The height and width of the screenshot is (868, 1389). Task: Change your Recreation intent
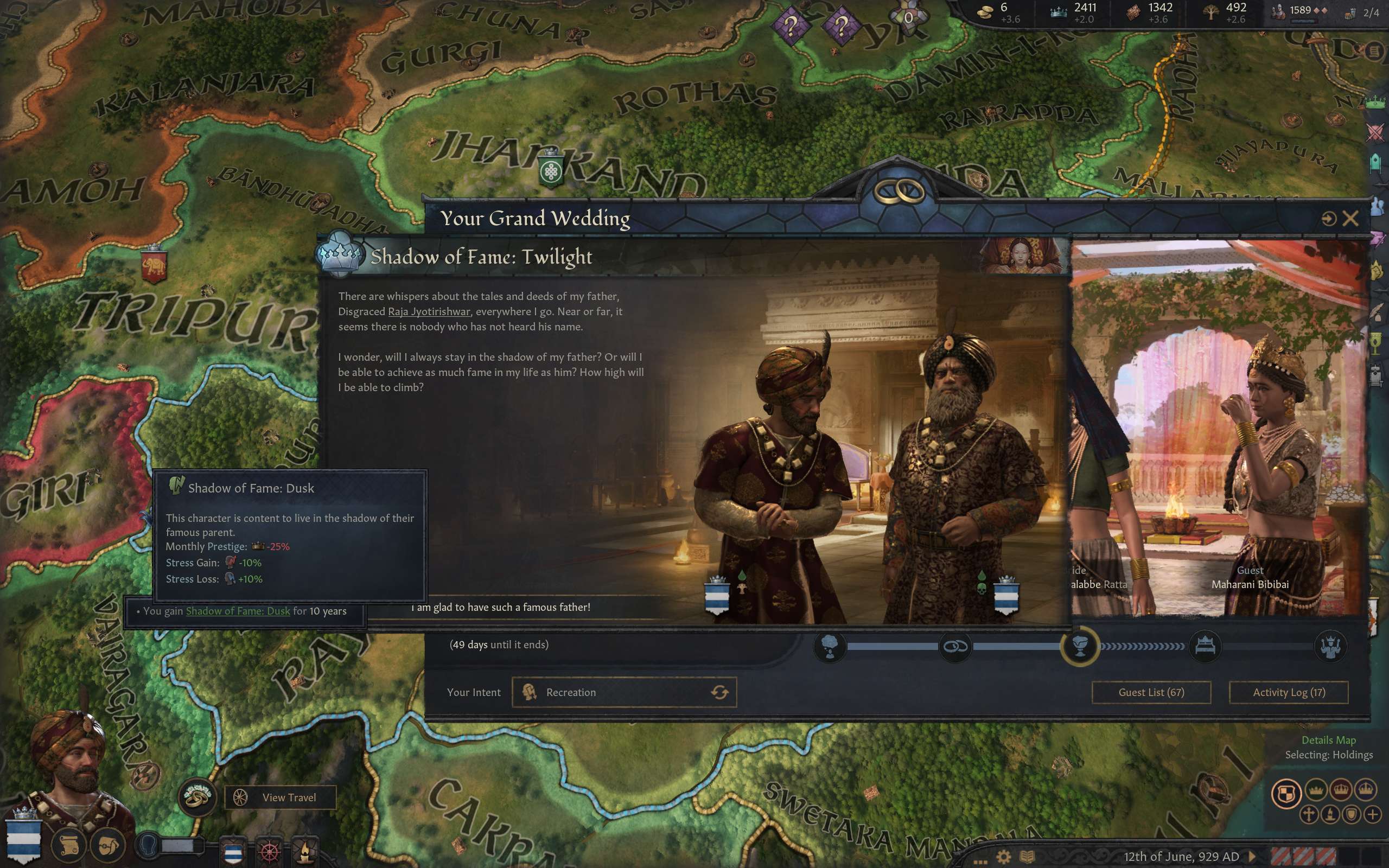720,692
